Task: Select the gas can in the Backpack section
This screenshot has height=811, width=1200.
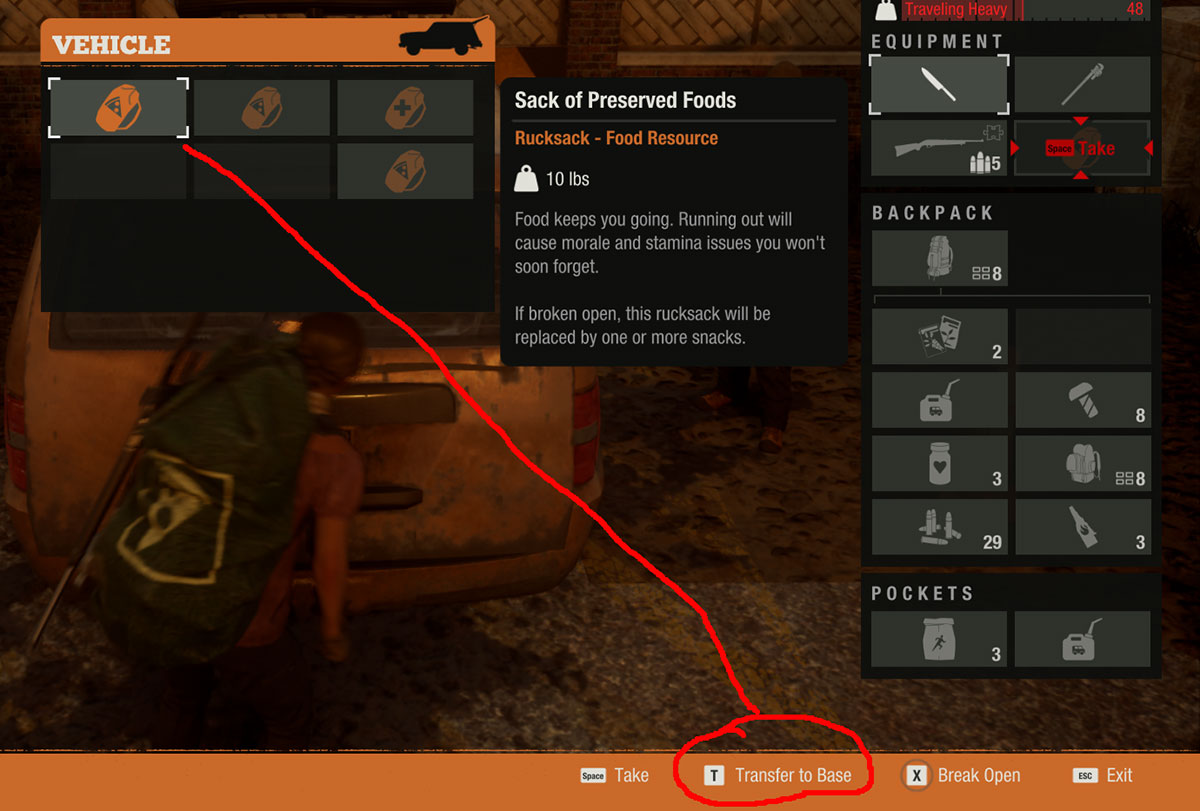Action: tap(939, 400)
